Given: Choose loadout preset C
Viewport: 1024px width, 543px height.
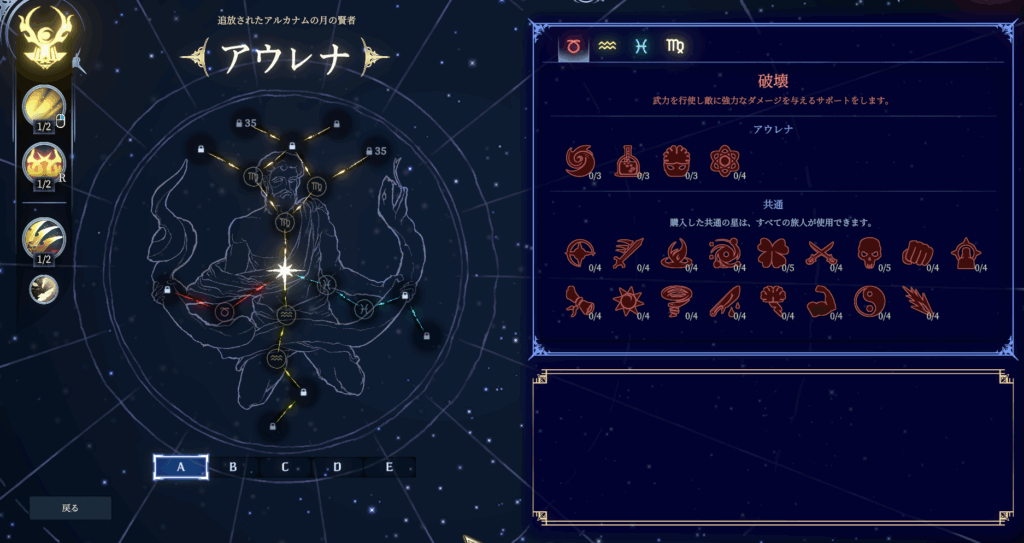Looking at the screenshot, I should click(x=285, y=467).
